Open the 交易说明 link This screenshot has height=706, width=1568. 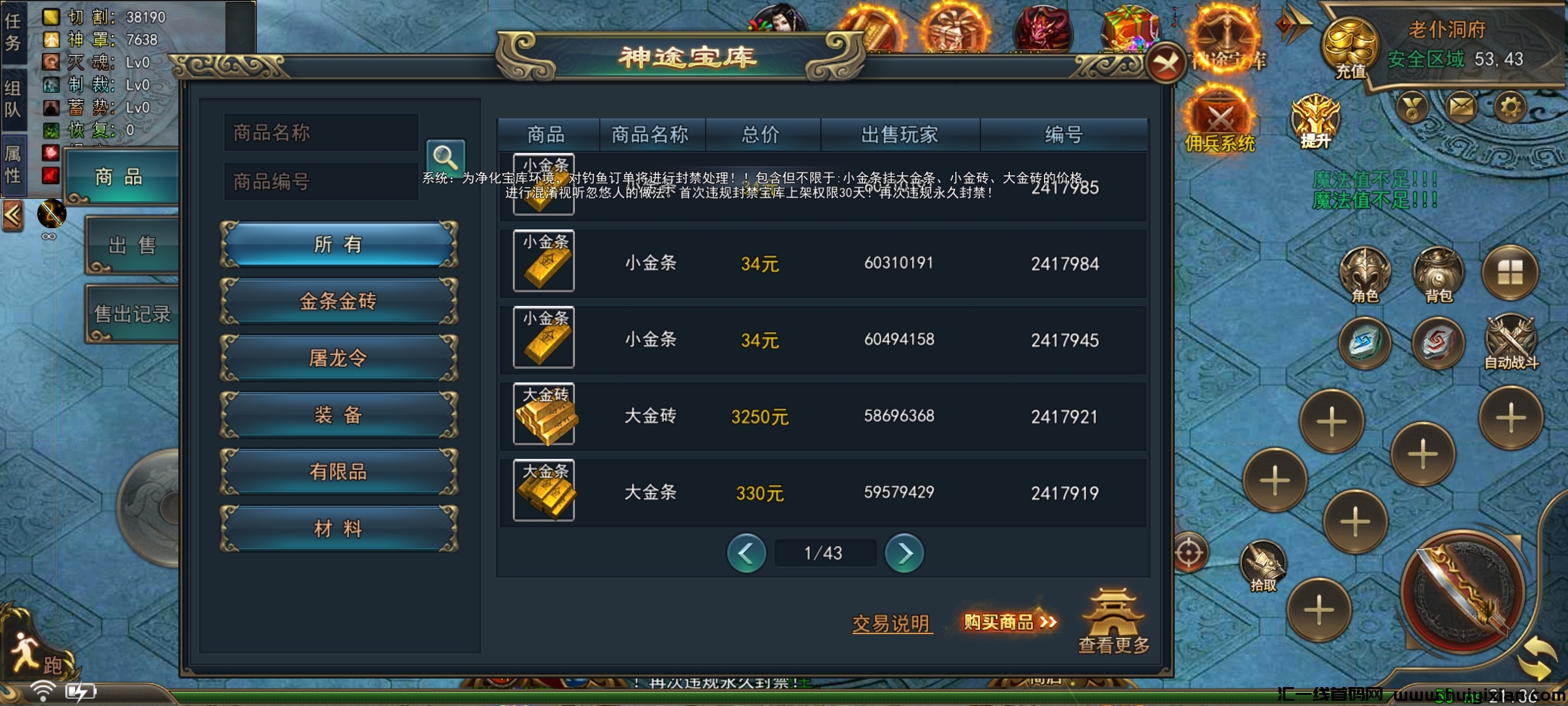[892, 624]
